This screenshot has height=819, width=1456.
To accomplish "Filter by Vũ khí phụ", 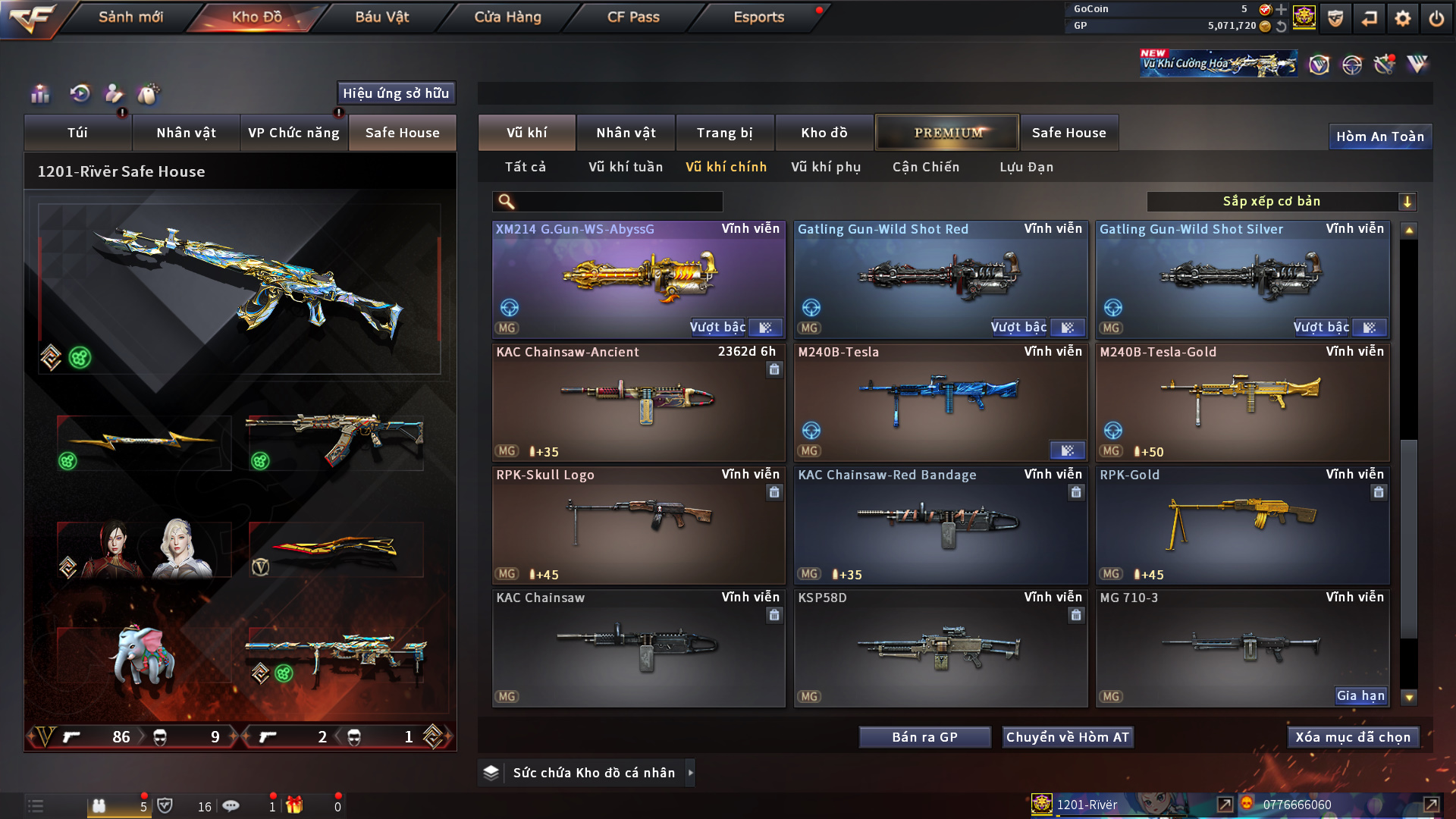I will (x=826, y=167).
